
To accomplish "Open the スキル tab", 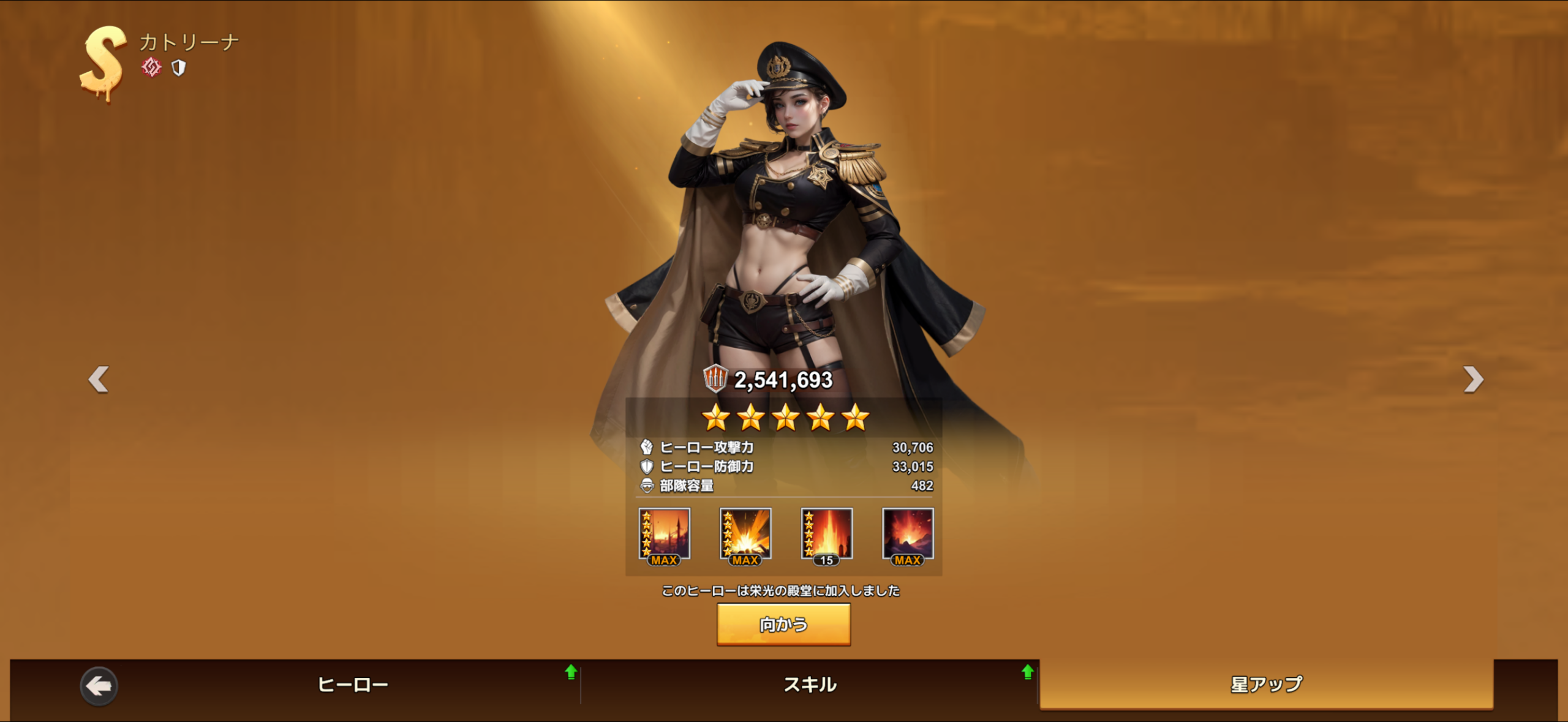I will (810, 684).
